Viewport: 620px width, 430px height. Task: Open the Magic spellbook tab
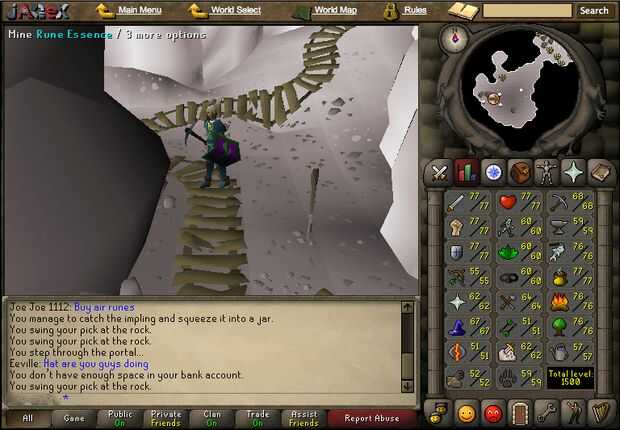coord(601,172)
